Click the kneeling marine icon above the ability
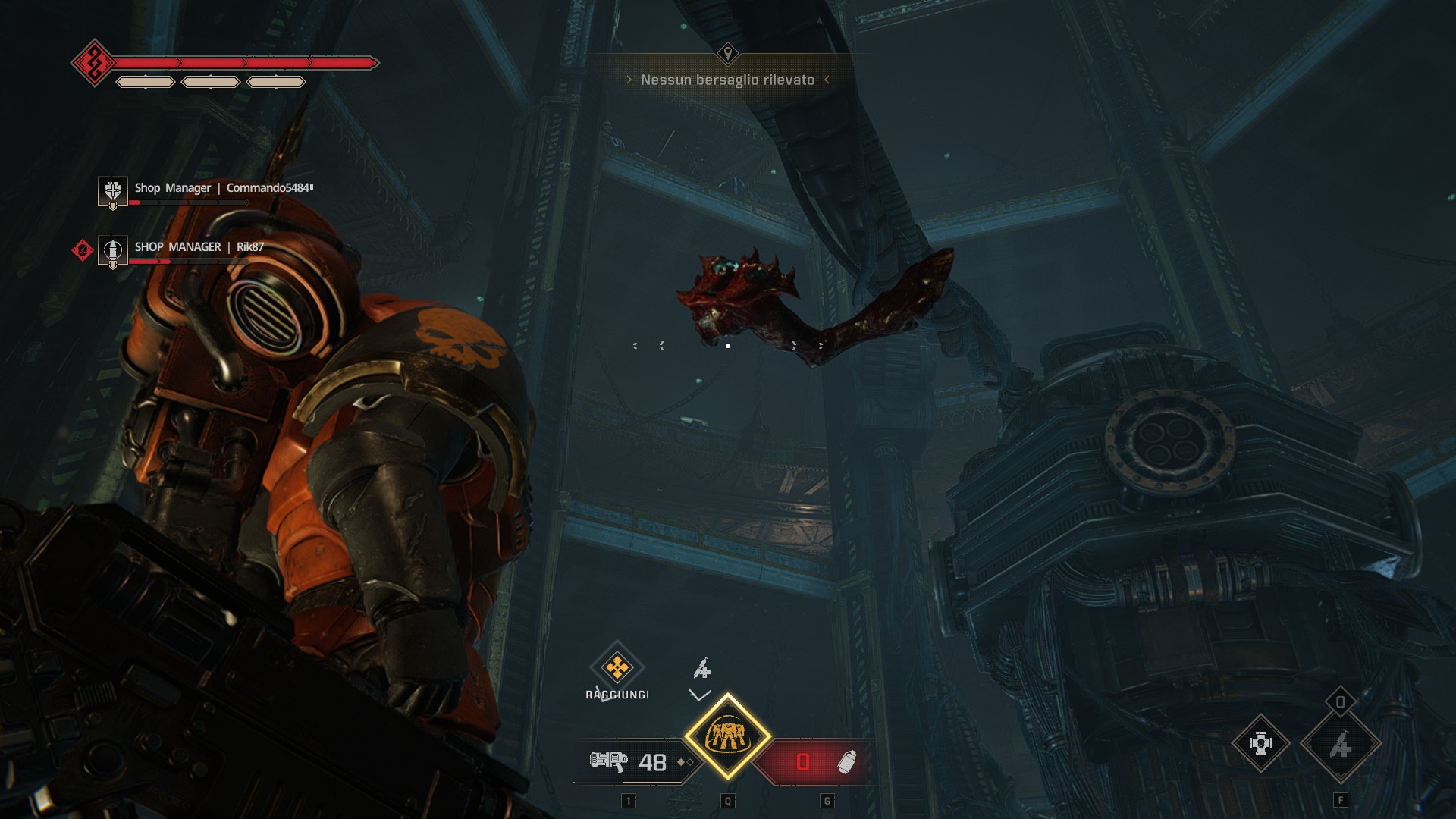This screenshot has height=819, width=1456. click(702, 669)
